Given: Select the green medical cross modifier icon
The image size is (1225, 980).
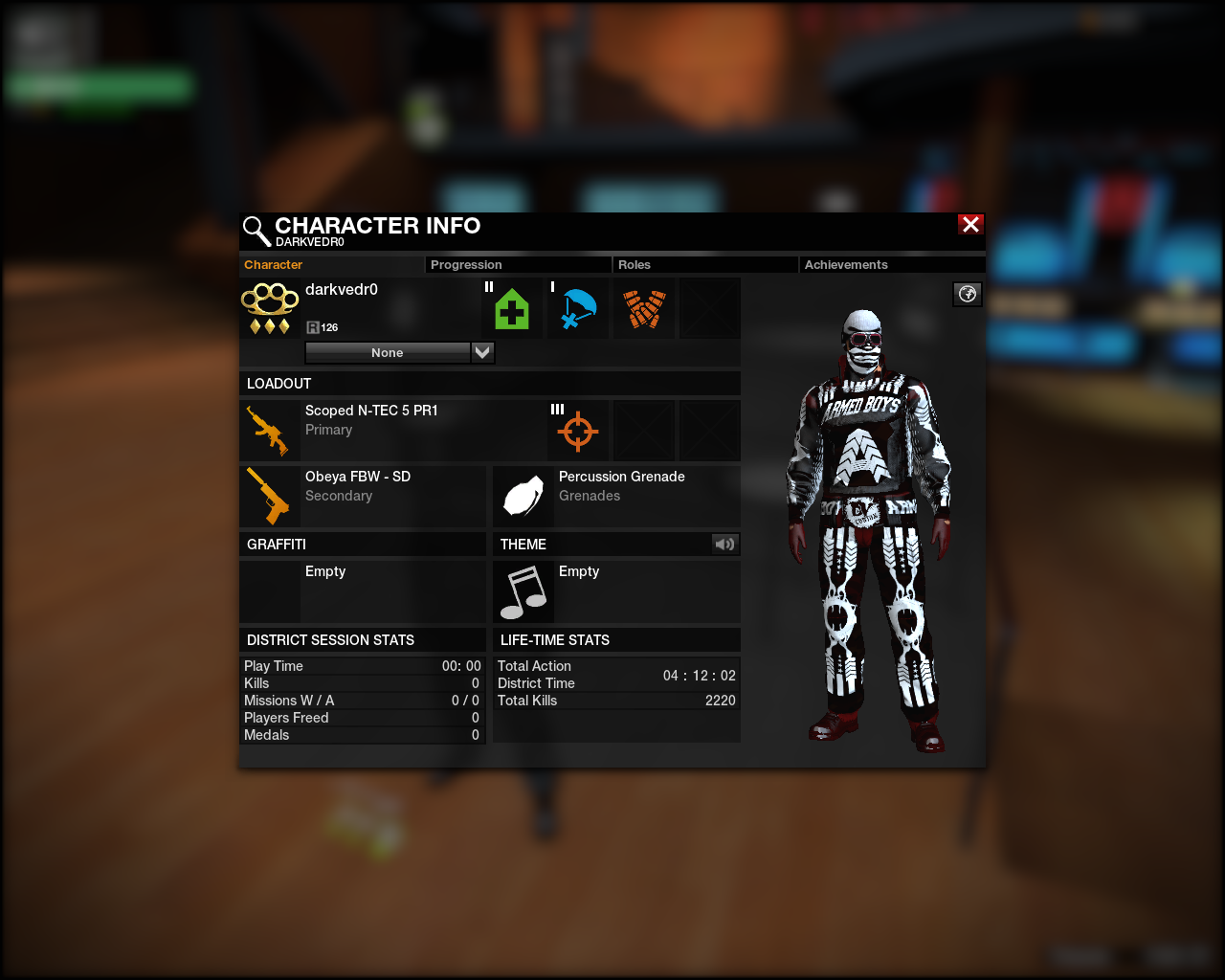Looking at the screenshot, I should [x=512, y=309].
